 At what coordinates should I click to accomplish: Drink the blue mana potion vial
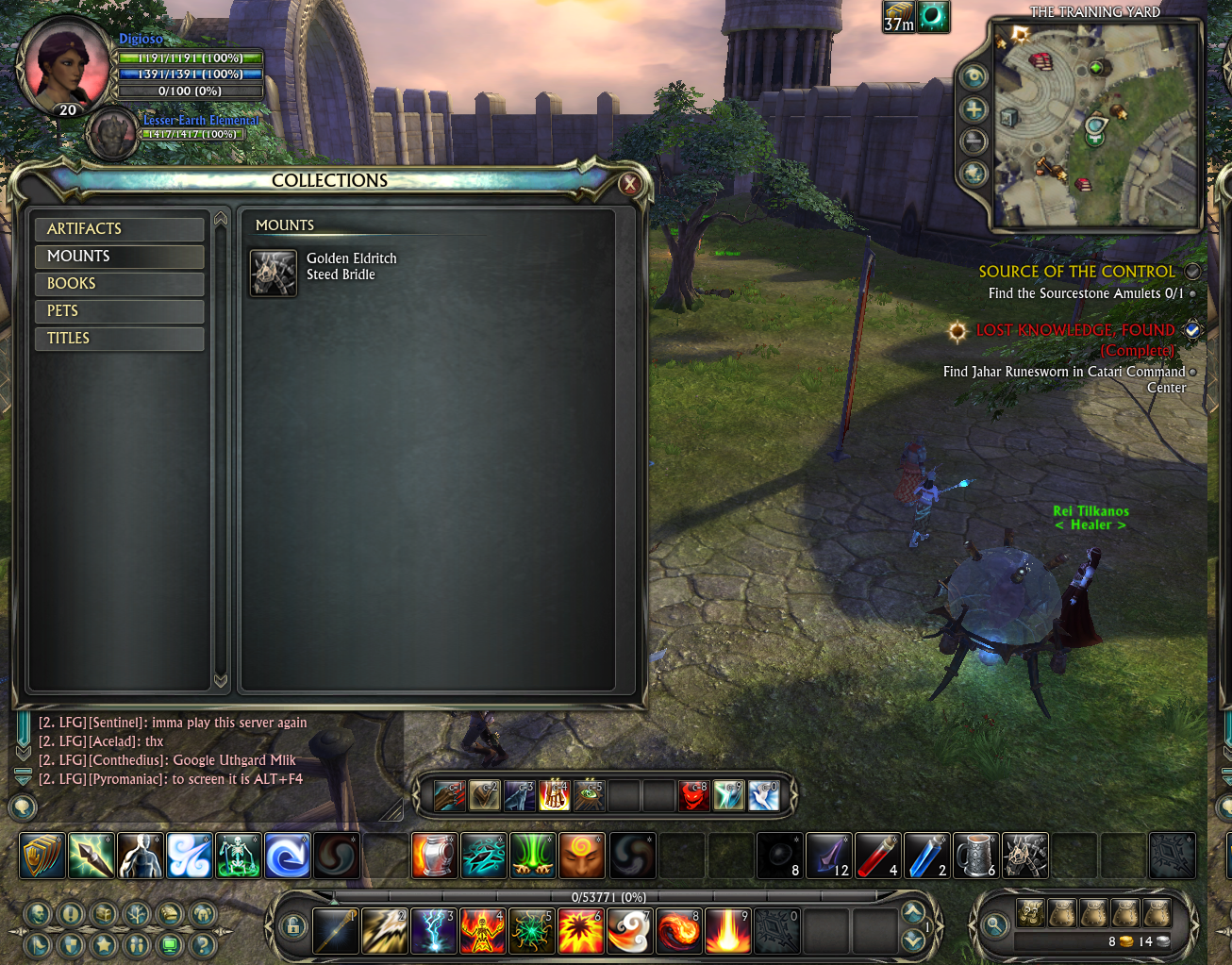926,857
